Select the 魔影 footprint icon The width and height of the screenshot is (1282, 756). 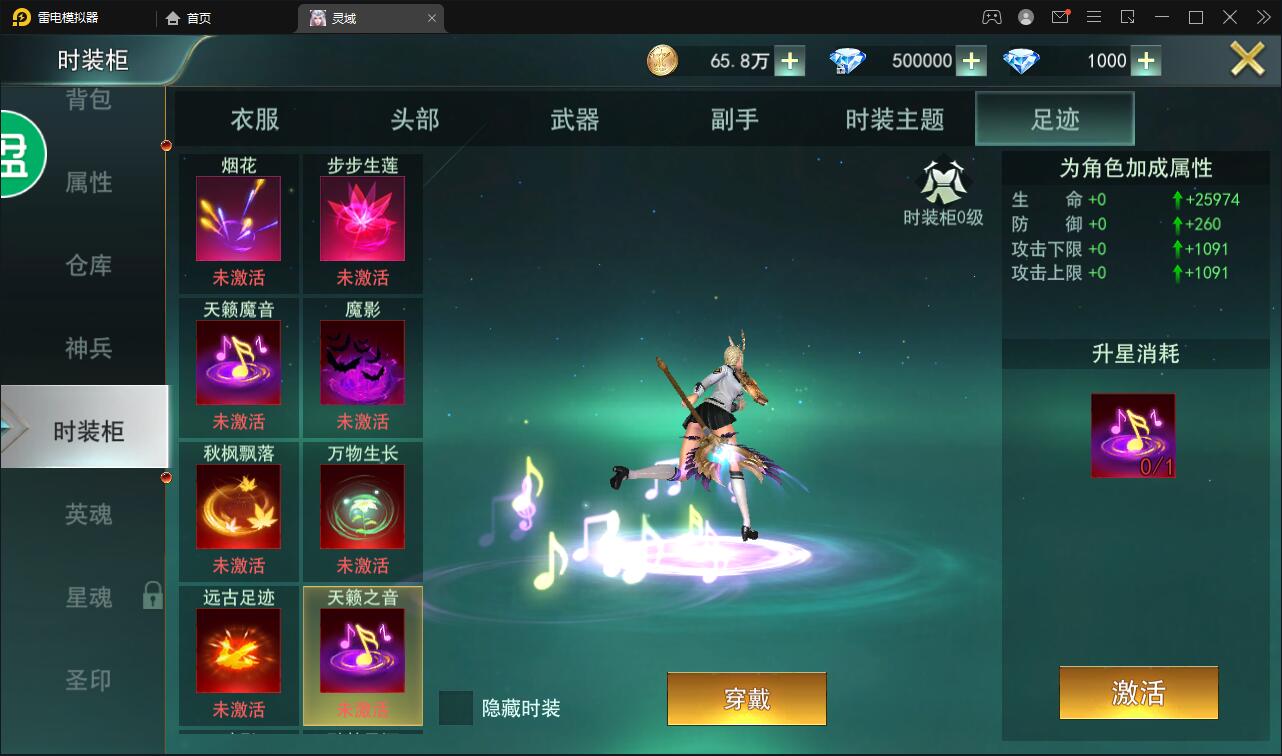coord(362,362)
